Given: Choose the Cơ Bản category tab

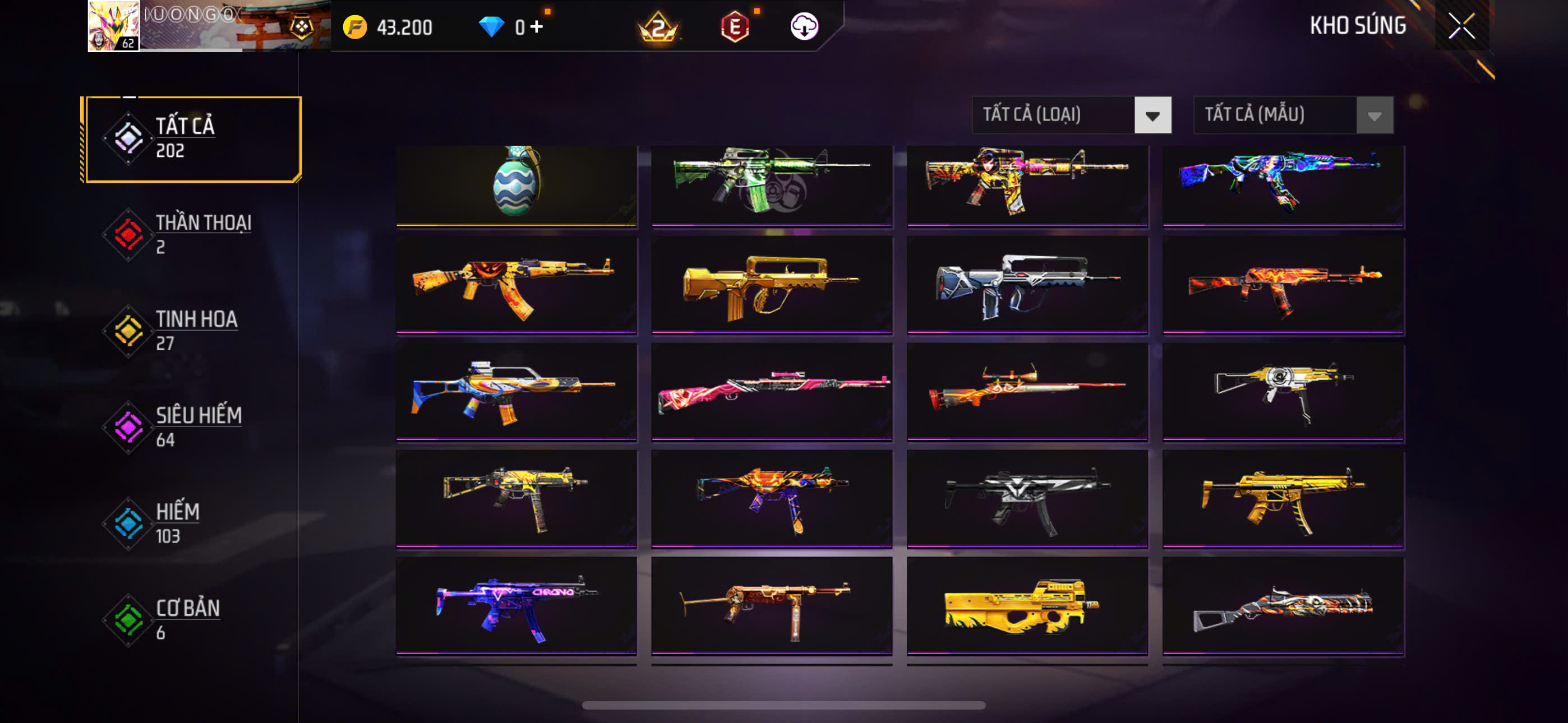Looking at the screenshot, I should (x=192, y=619).
